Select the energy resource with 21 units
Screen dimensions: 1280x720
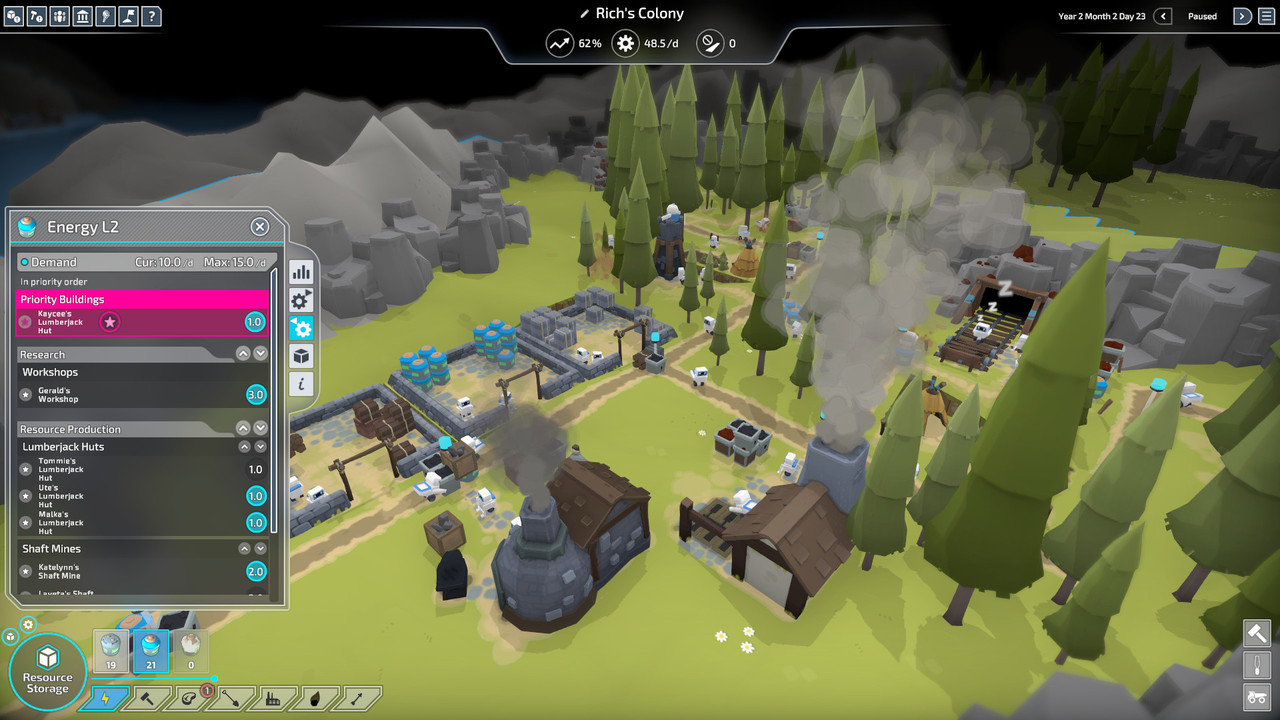click(150, 651)
